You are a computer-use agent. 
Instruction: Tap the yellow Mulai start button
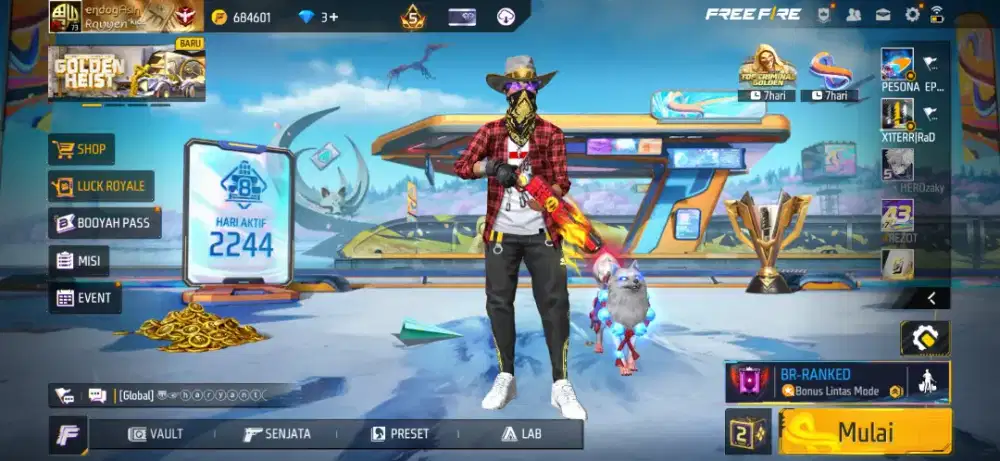865,432
